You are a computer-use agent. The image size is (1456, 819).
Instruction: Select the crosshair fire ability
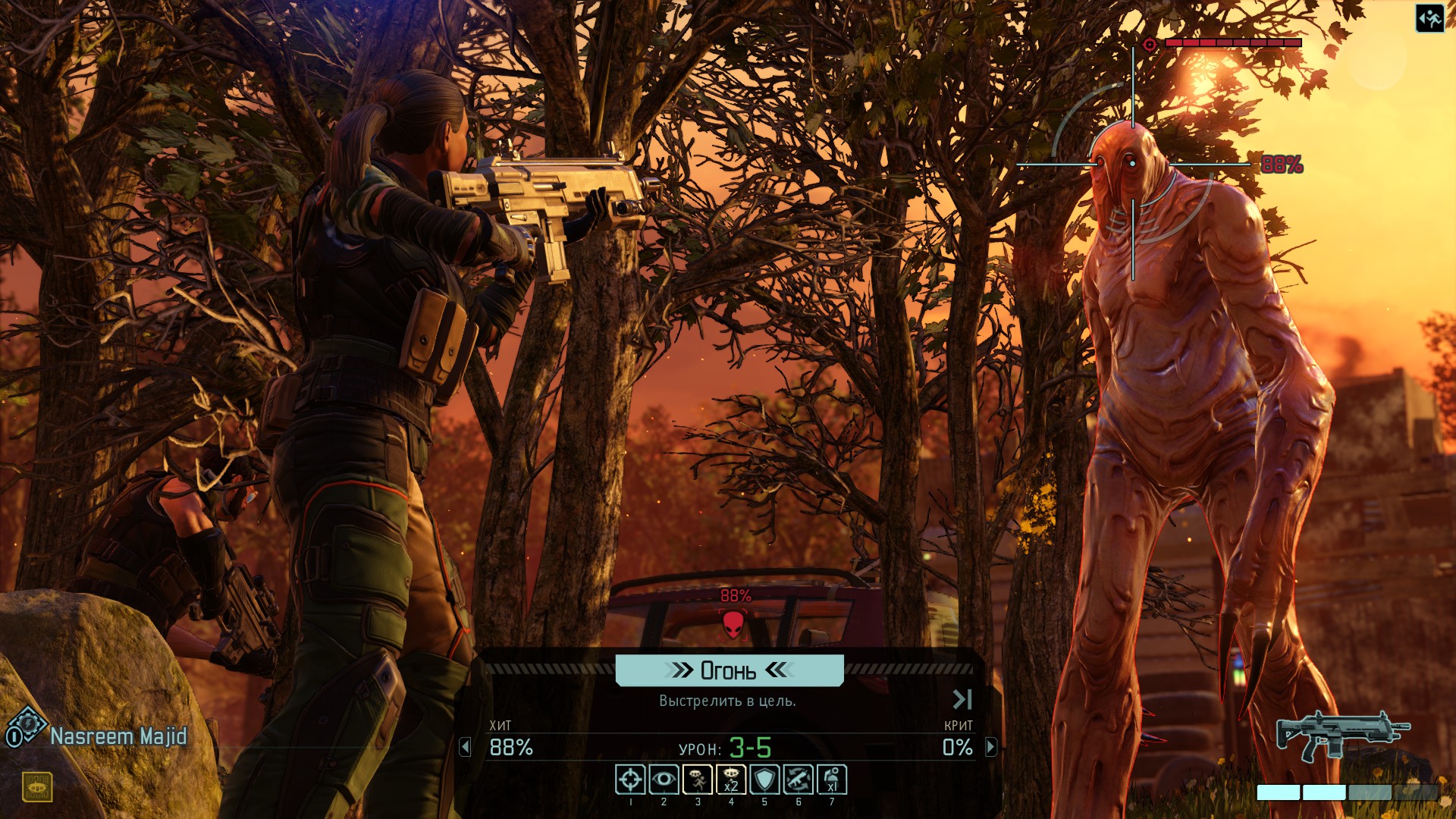pos(630,780)
